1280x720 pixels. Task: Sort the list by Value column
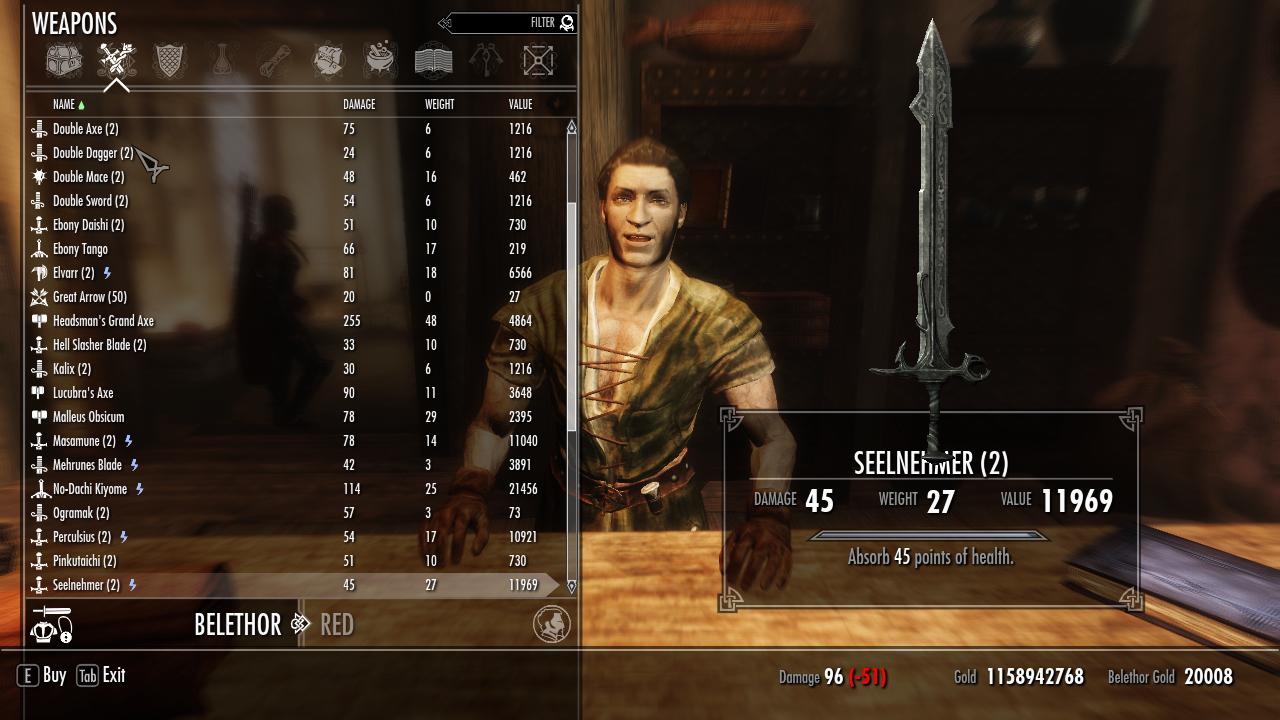click(x=520, y=105)
